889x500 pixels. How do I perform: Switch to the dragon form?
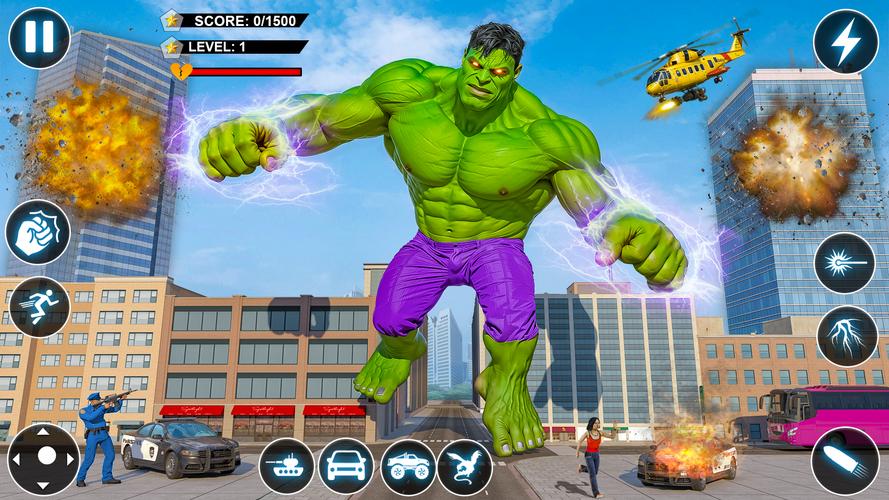(465, 466)
